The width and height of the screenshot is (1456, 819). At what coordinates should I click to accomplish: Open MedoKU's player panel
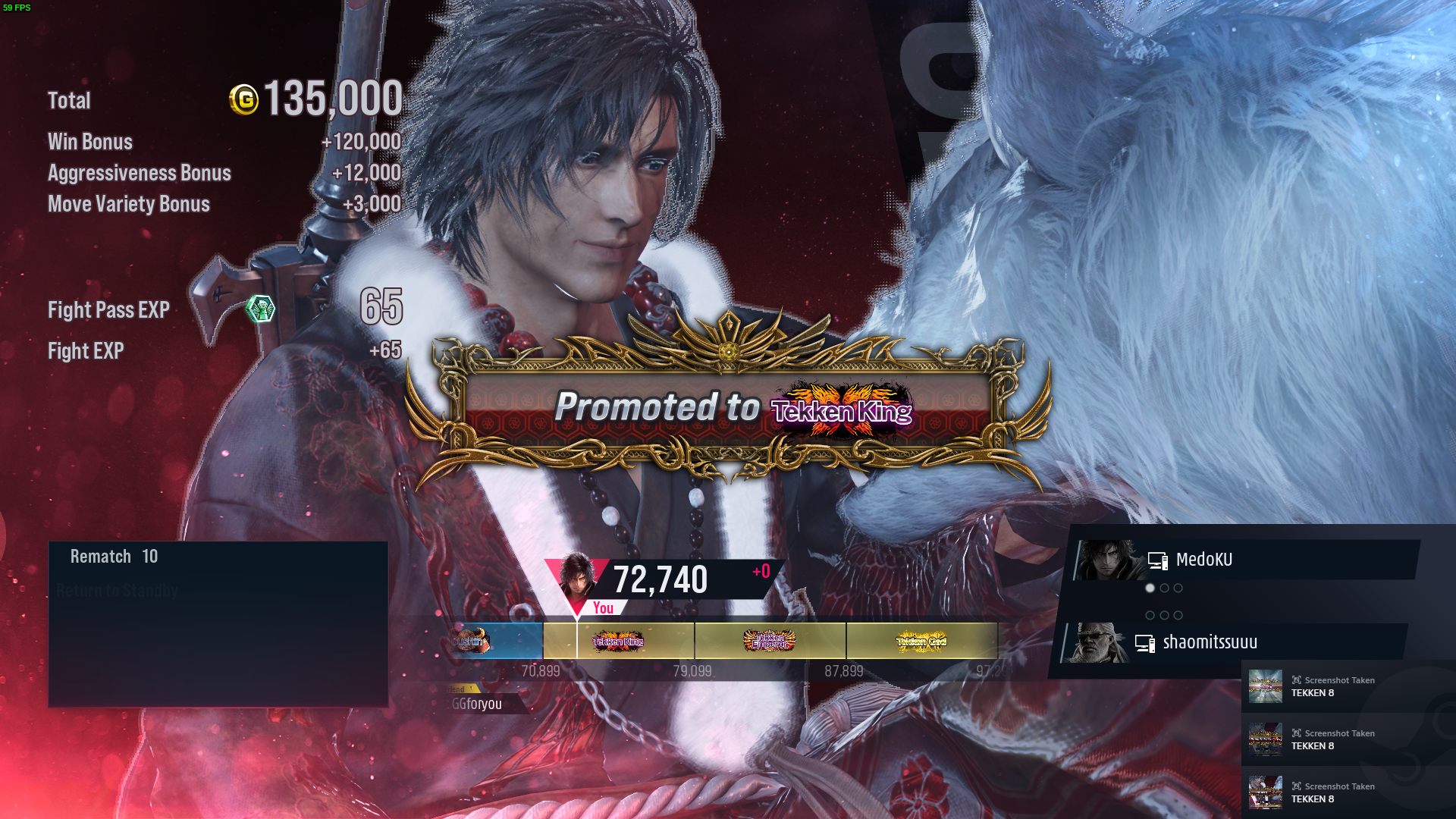[1244, 560]
